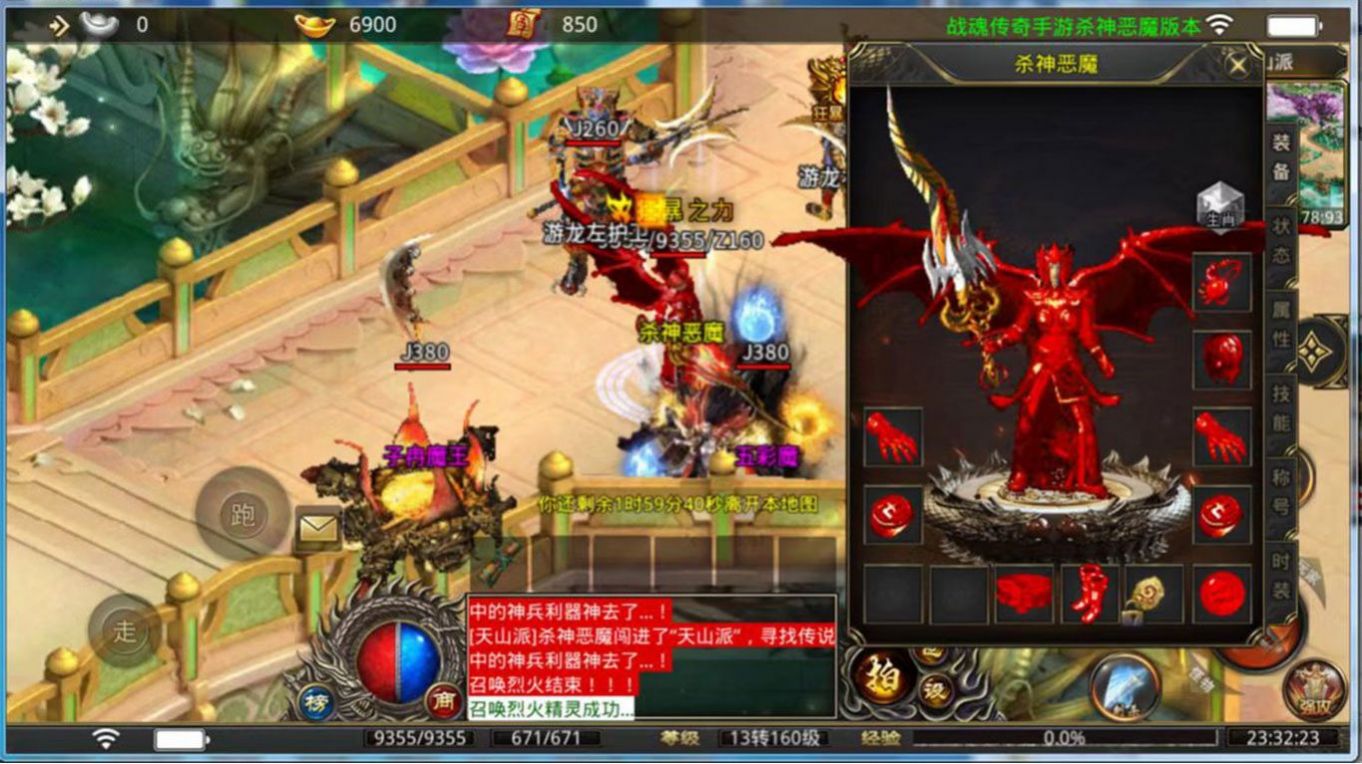
Task: Open the 设 settings button
Action: pos(935,692)
